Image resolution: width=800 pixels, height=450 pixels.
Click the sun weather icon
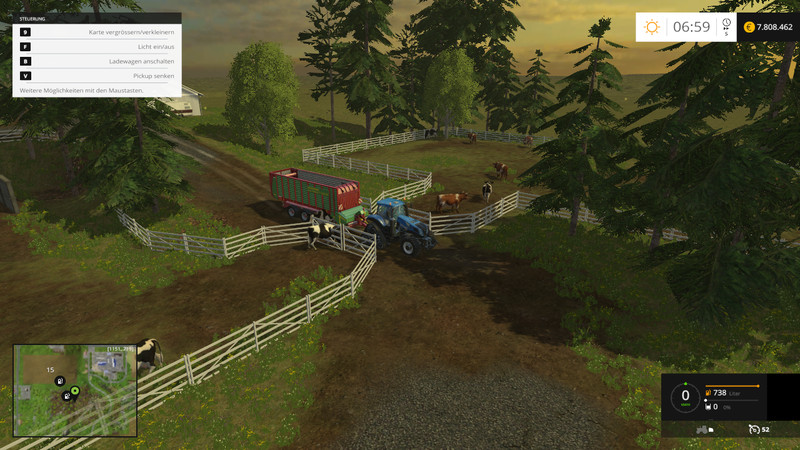[x=652, y=28]
